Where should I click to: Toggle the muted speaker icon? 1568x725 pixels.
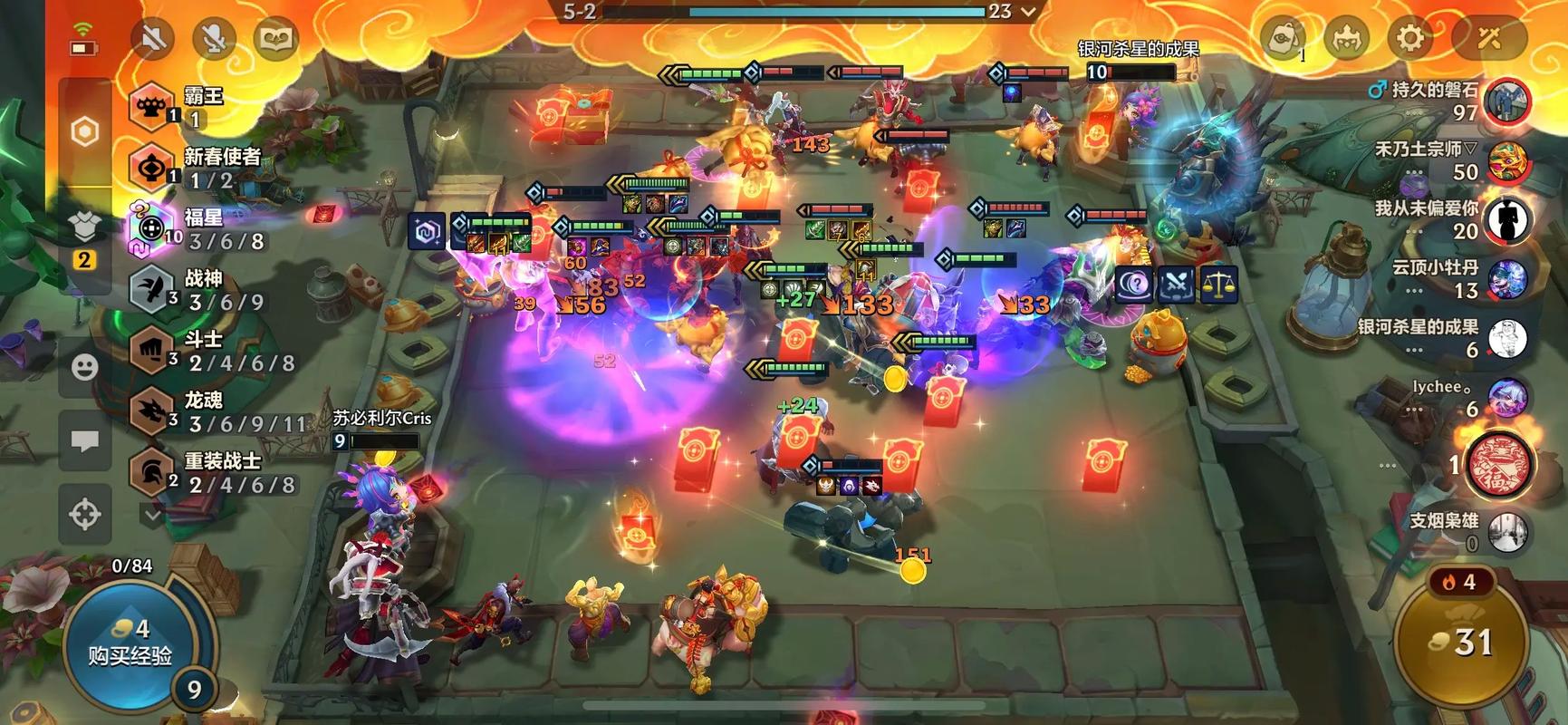click(153, 38)
